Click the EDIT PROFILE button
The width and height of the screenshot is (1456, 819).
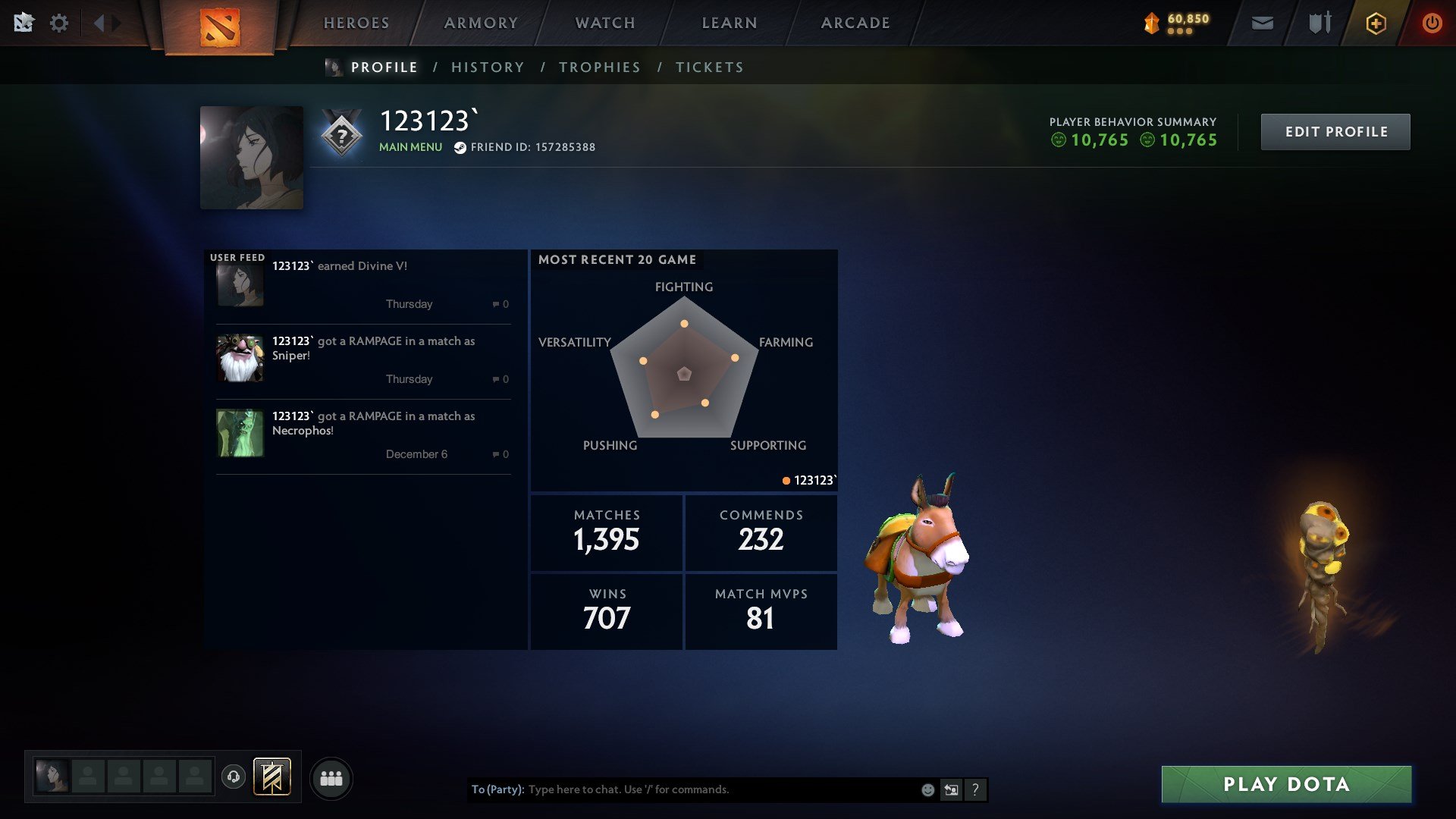click(x=1335, y=131)
